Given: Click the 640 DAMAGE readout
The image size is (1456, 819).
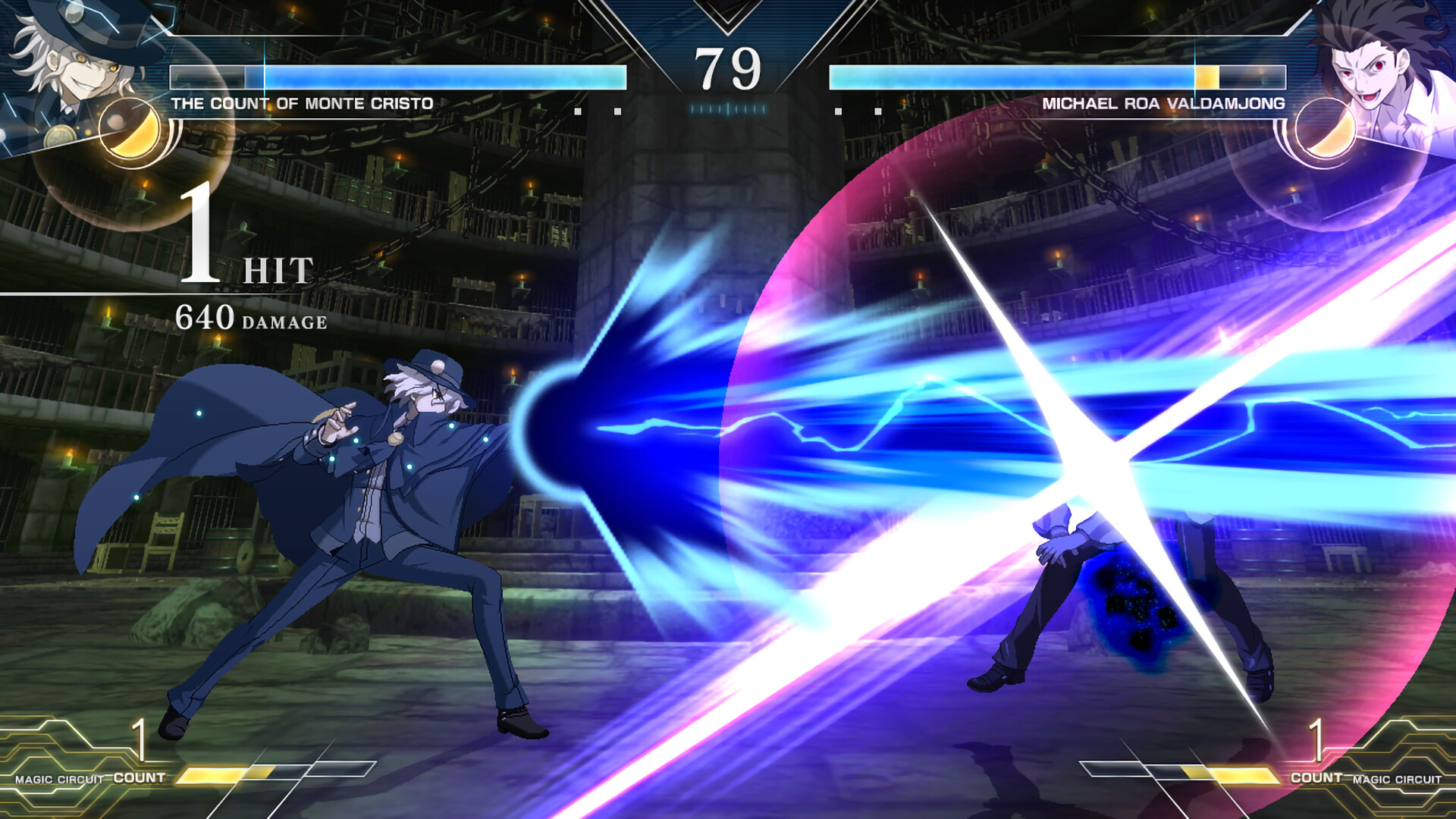Looking at the screenshot, I should coord(250,322).
